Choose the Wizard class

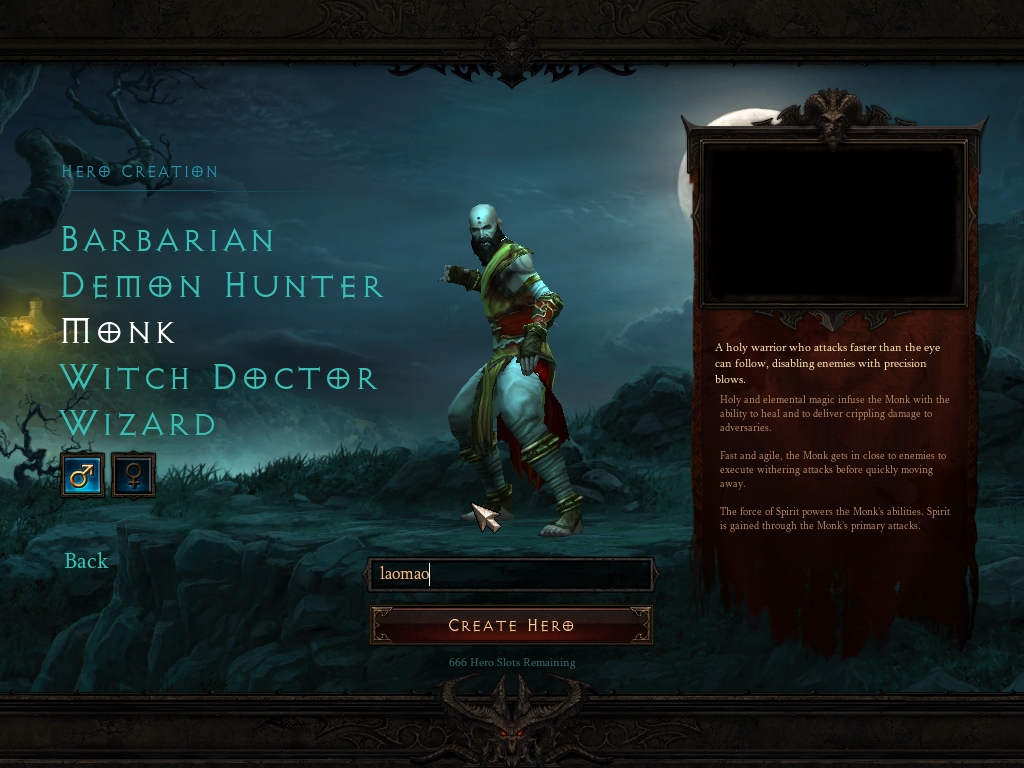tap(139, 424)
